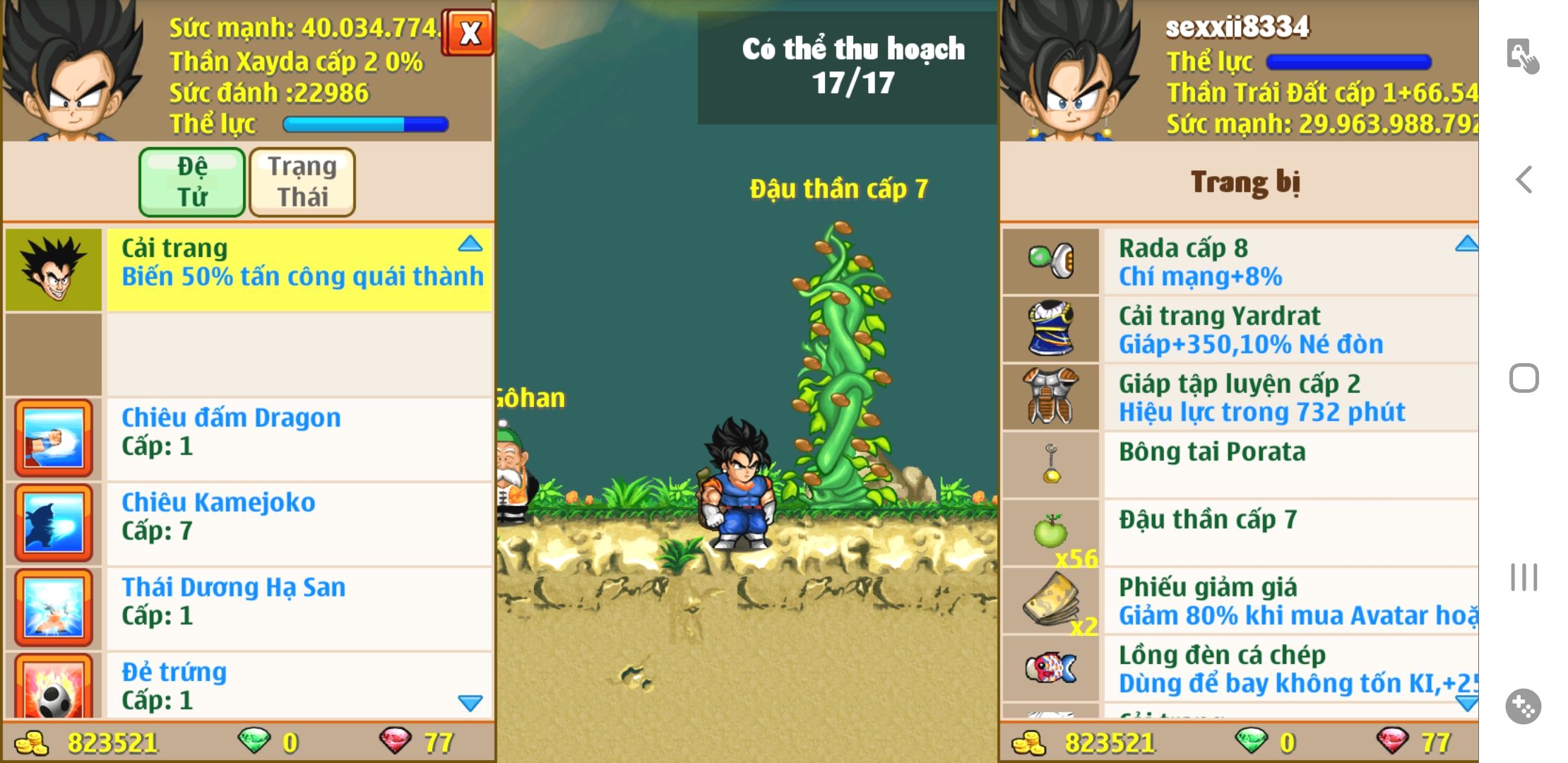Open the Android recent apps button
Viewport: 1568px width, 763px height.
pyautogui.click(x=1524, y=577)
